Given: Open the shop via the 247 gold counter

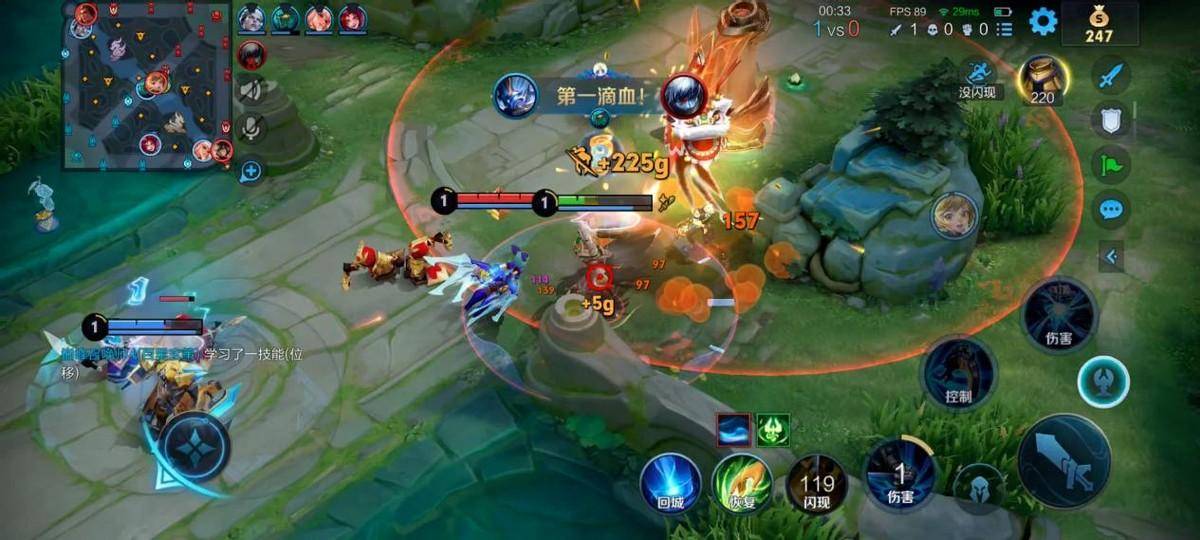Looking at the screenshot, I should [x=1099, y=24].
